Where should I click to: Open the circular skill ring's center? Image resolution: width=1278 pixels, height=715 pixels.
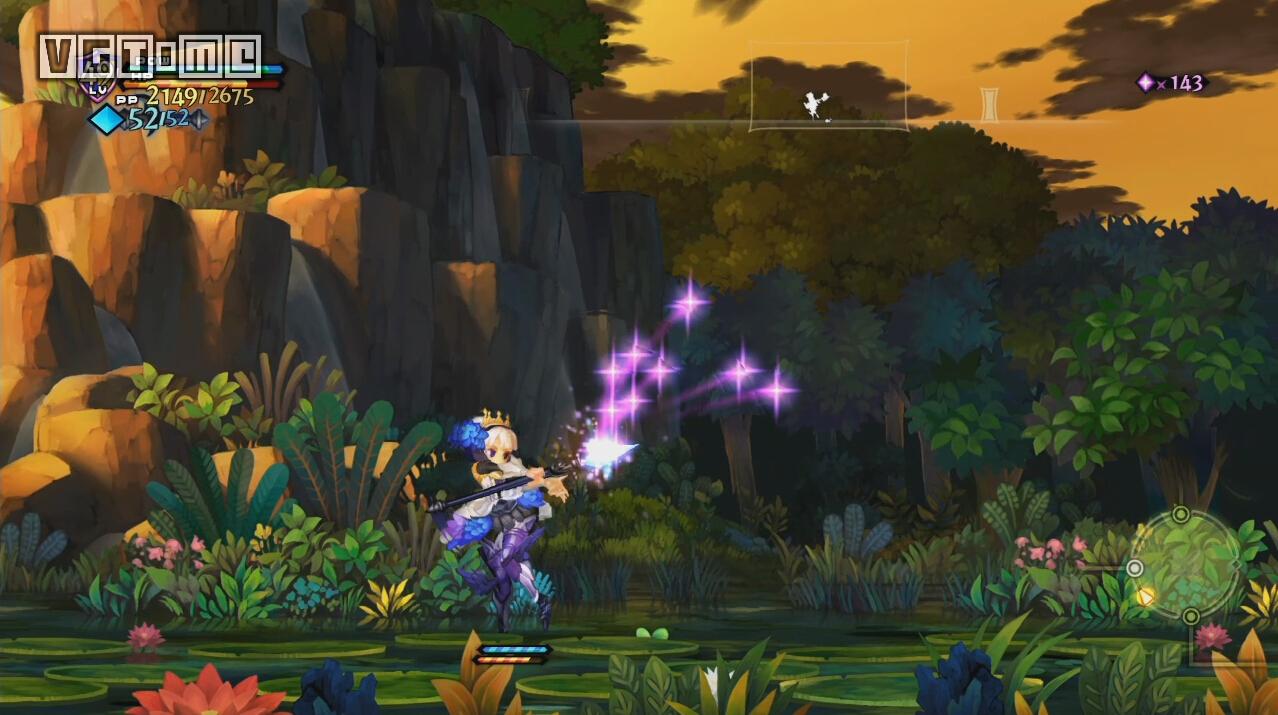pyautogui.click(x=1186, y=565)
